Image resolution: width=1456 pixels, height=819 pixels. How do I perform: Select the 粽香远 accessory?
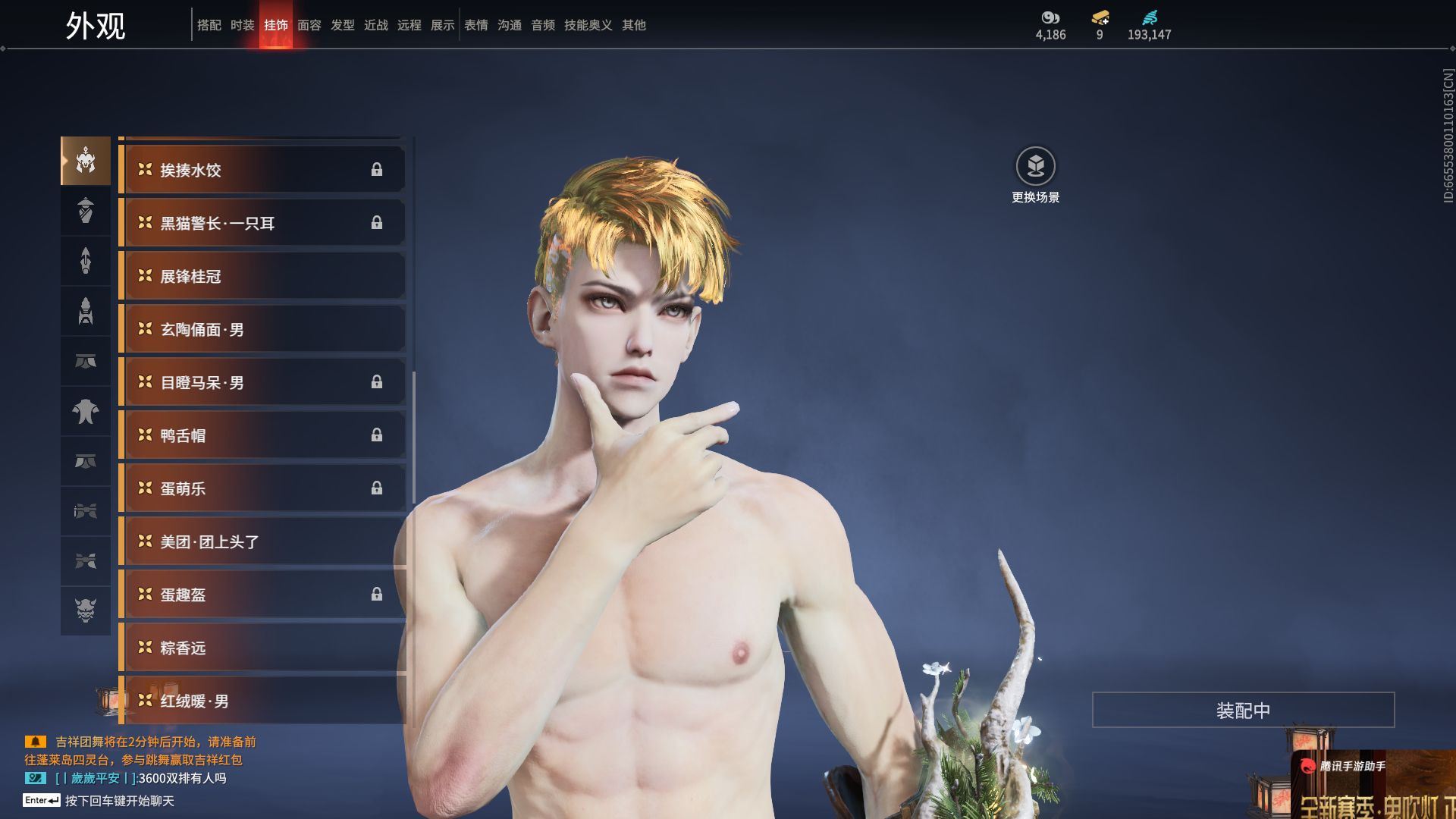(x=262, y=648)
